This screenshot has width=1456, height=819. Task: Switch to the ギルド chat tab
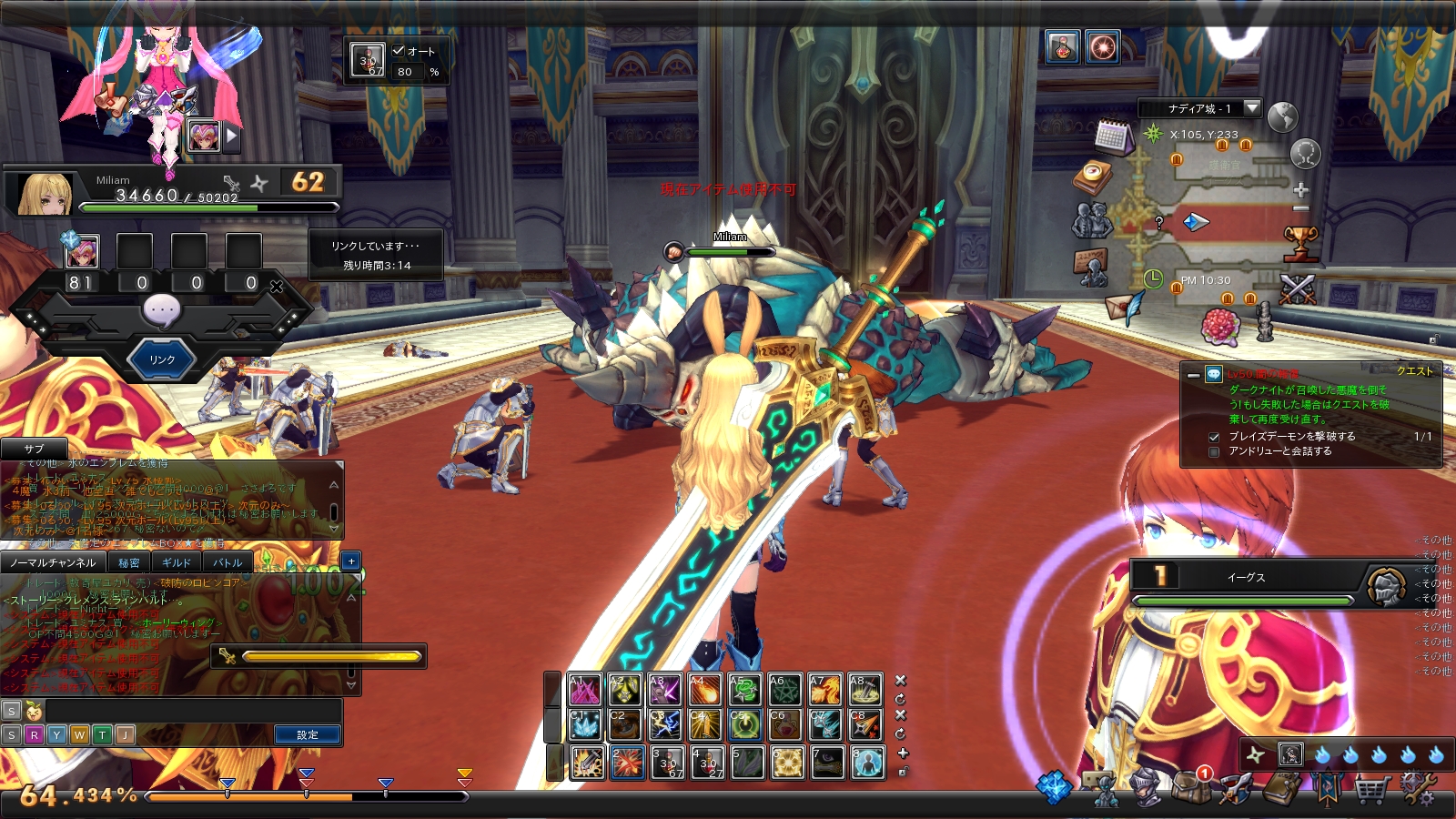coord(177,562)
